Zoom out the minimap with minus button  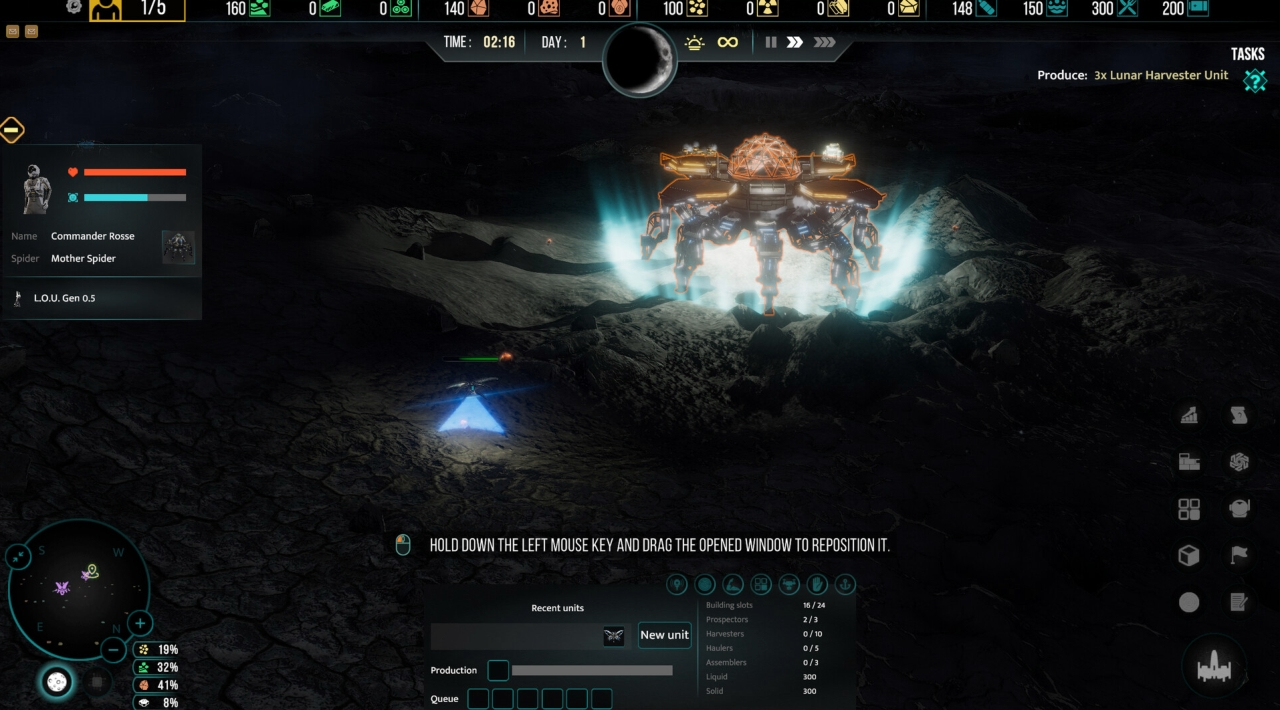pos(115,649)
